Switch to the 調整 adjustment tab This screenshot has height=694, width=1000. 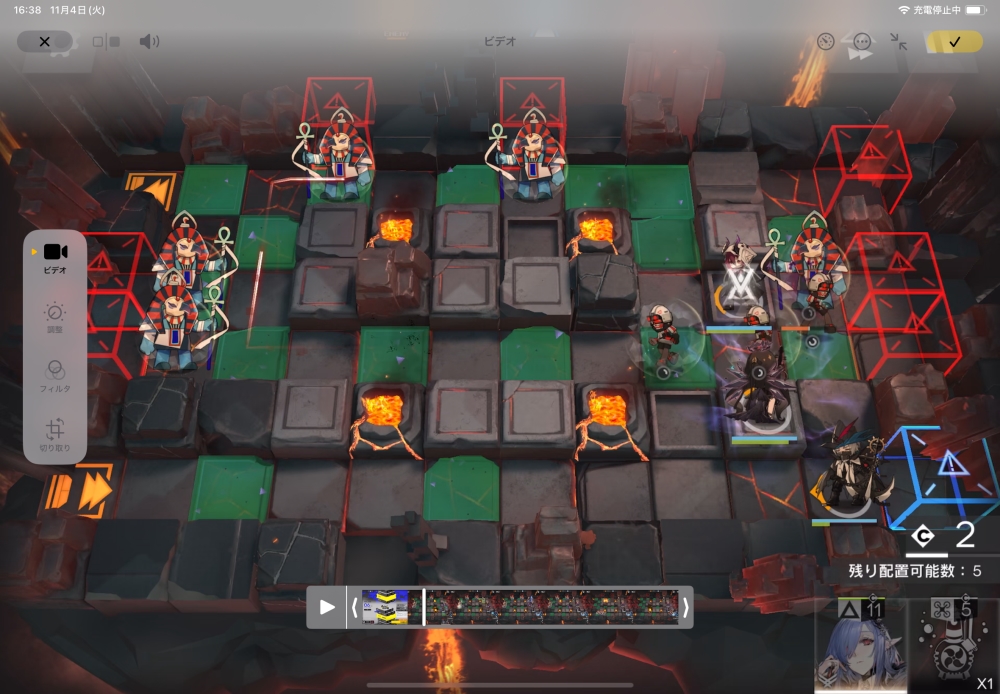pos(55,318)
